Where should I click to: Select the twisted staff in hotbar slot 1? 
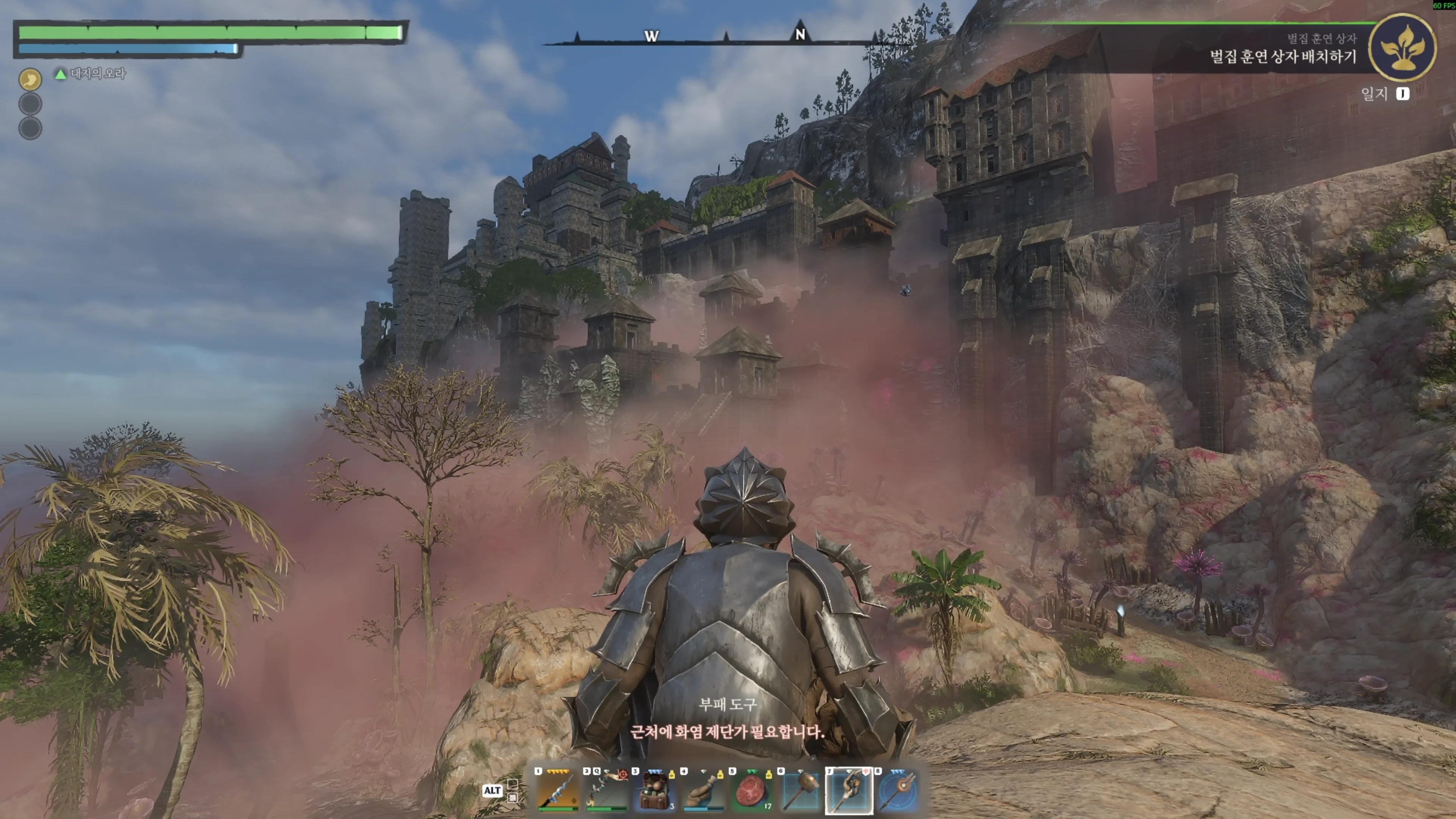pyautogui.click(x=557, y=790)
